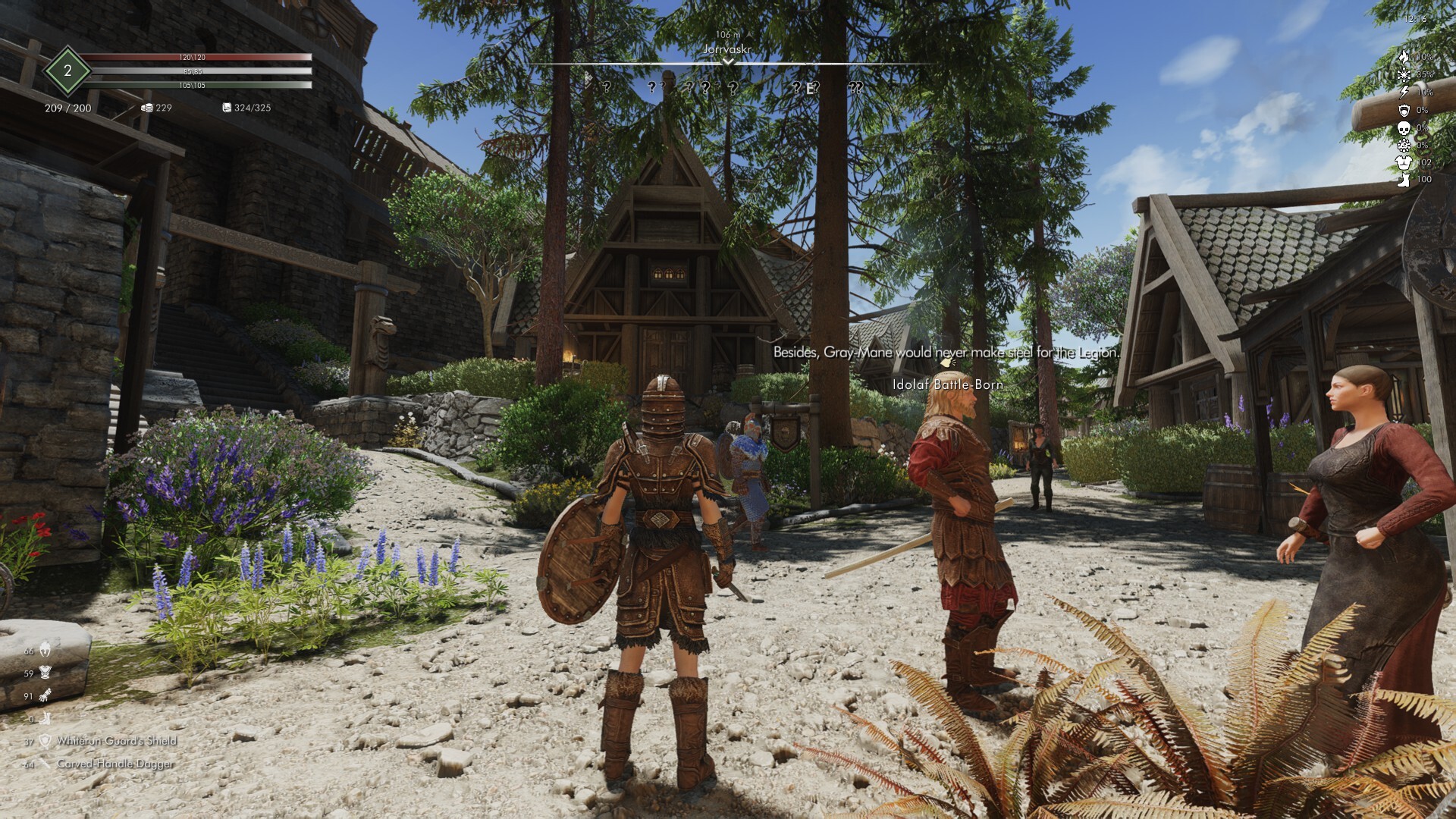Select the Carved-Handle Dagger entry
The image size is (1456, 819).
(115, 764)
